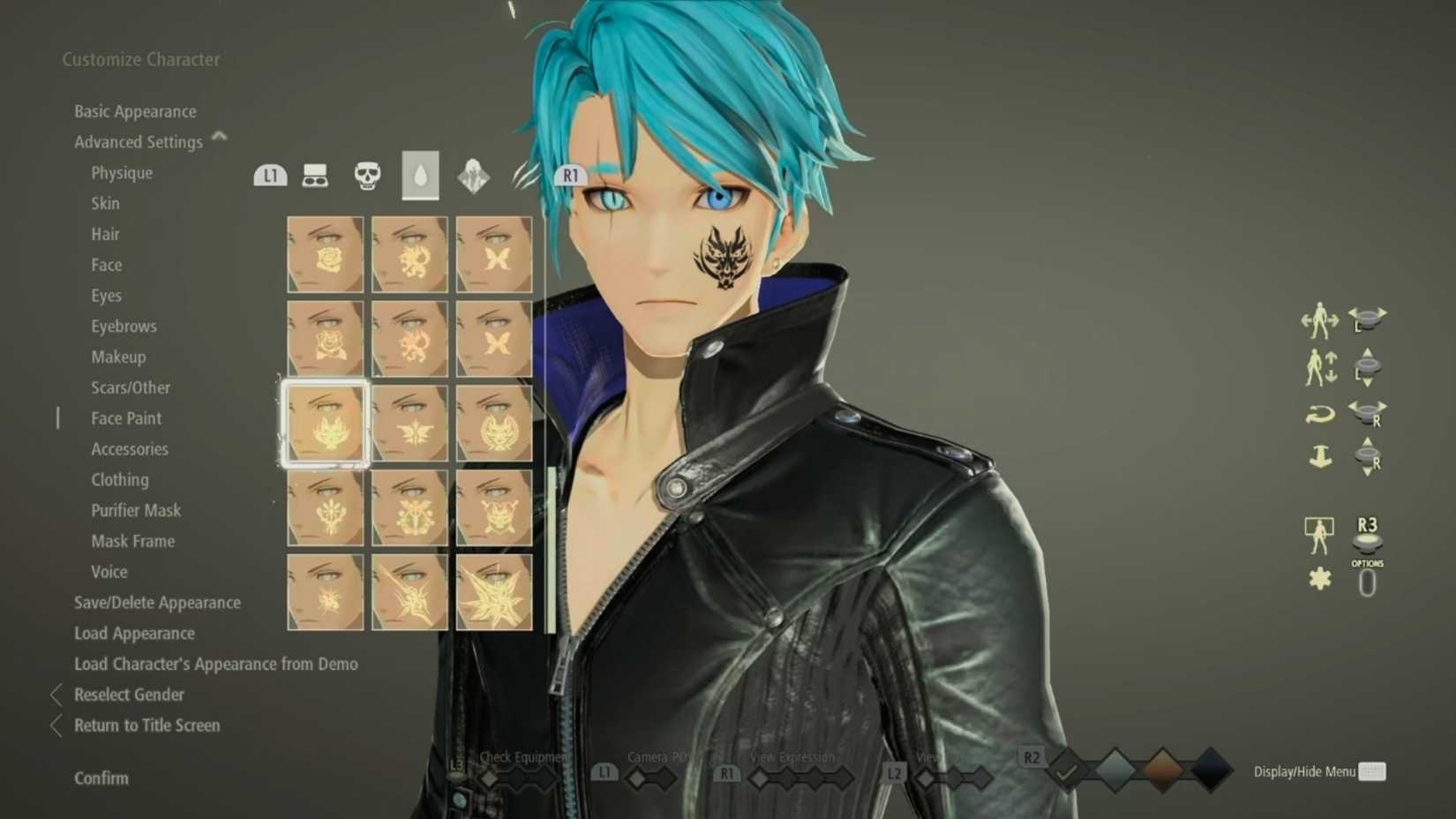Click the curved-arrow rotate character icon
Image resolution: width=1456 pixels, height=819 pixels.
[1318, 413]
